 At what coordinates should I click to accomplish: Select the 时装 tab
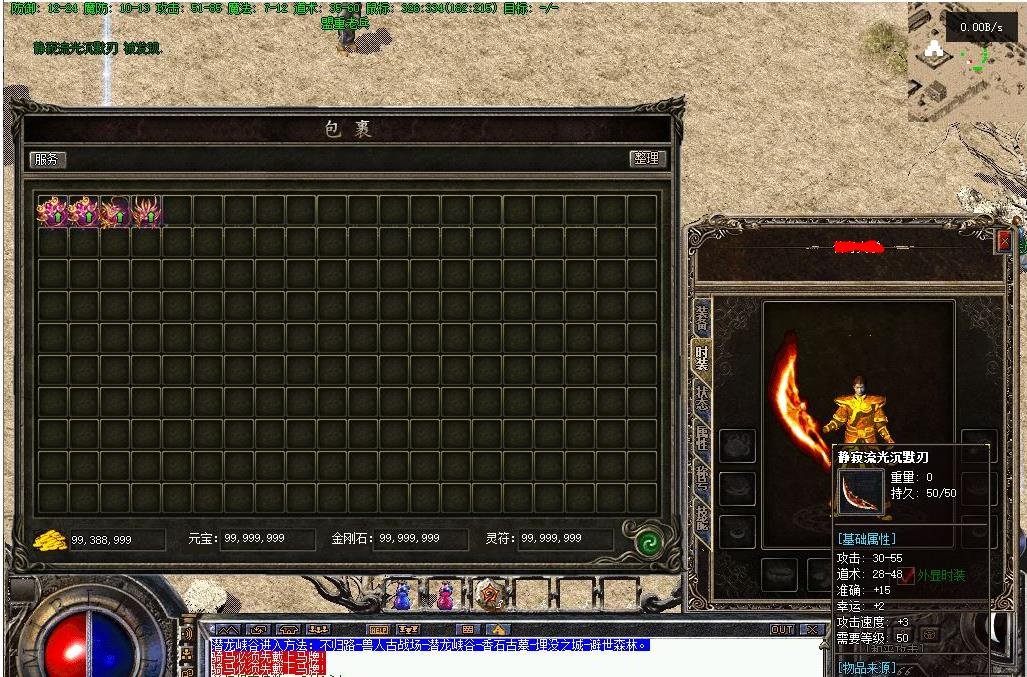702,356
